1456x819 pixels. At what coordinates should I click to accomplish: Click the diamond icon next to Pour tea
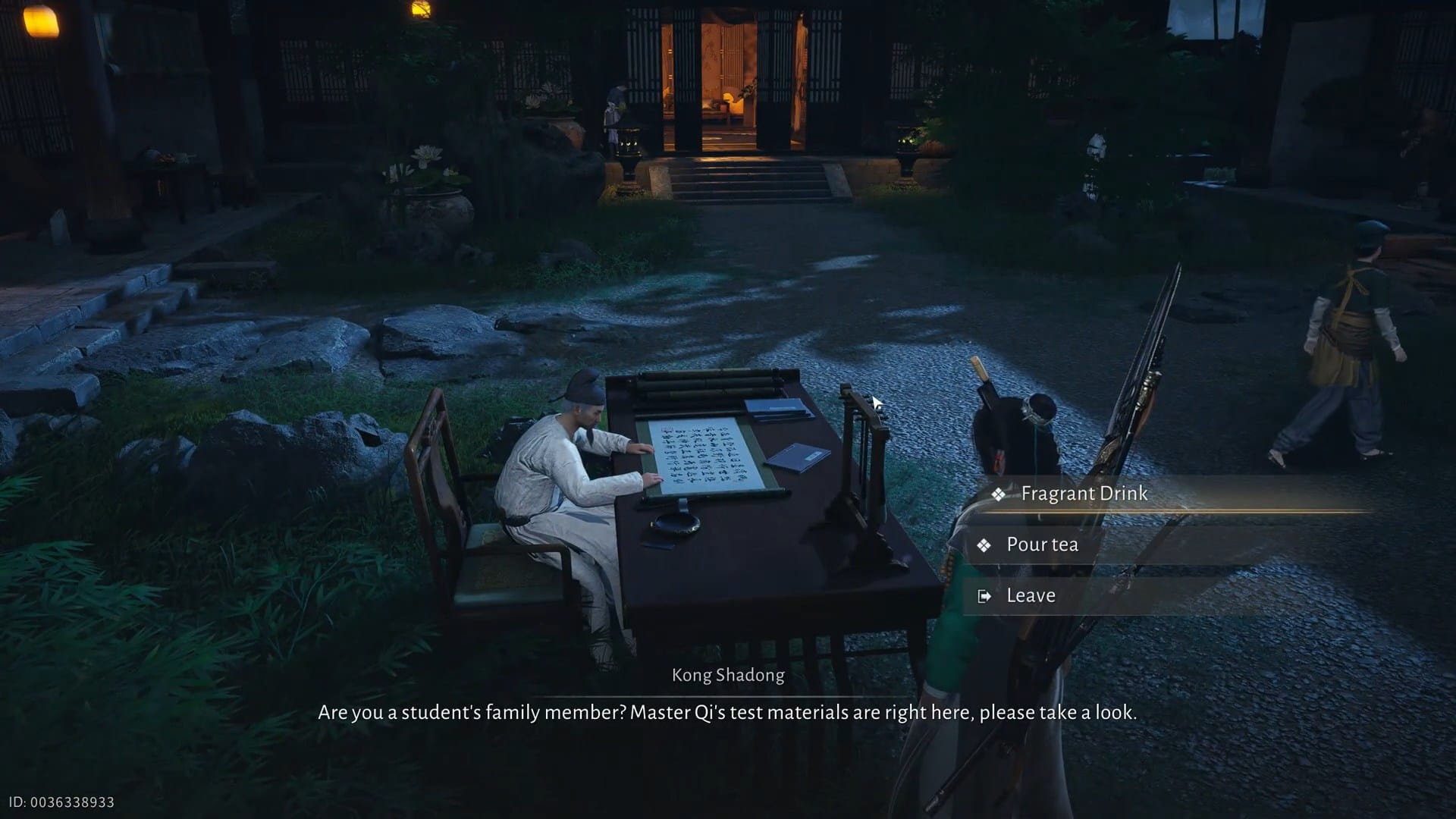point(984,544)
